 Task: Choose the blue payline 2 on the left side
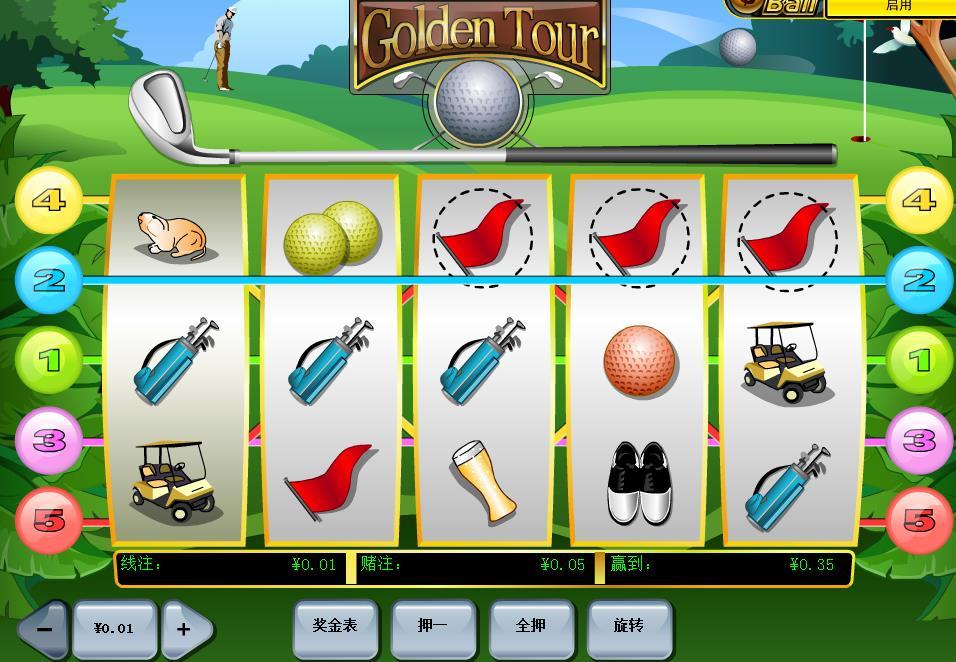49,281
